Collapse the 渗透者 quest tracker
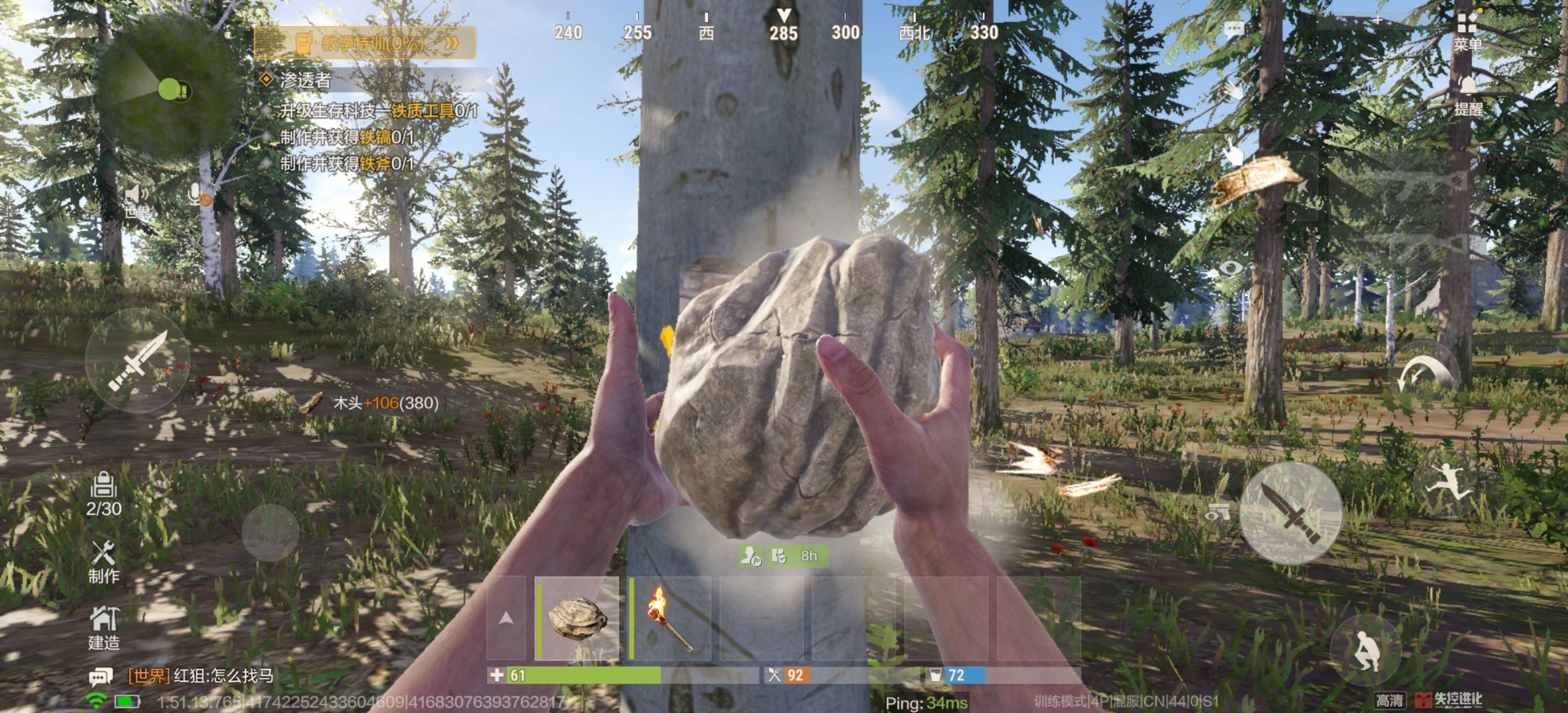 click(x=490, y=80)
